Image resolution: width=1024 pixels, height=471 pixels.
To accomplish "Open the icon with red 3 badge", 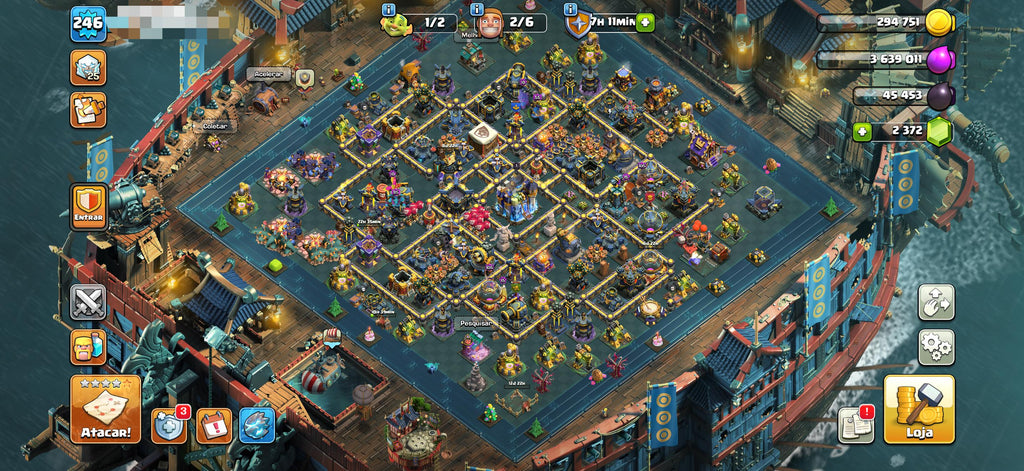I will click(168, 425).
